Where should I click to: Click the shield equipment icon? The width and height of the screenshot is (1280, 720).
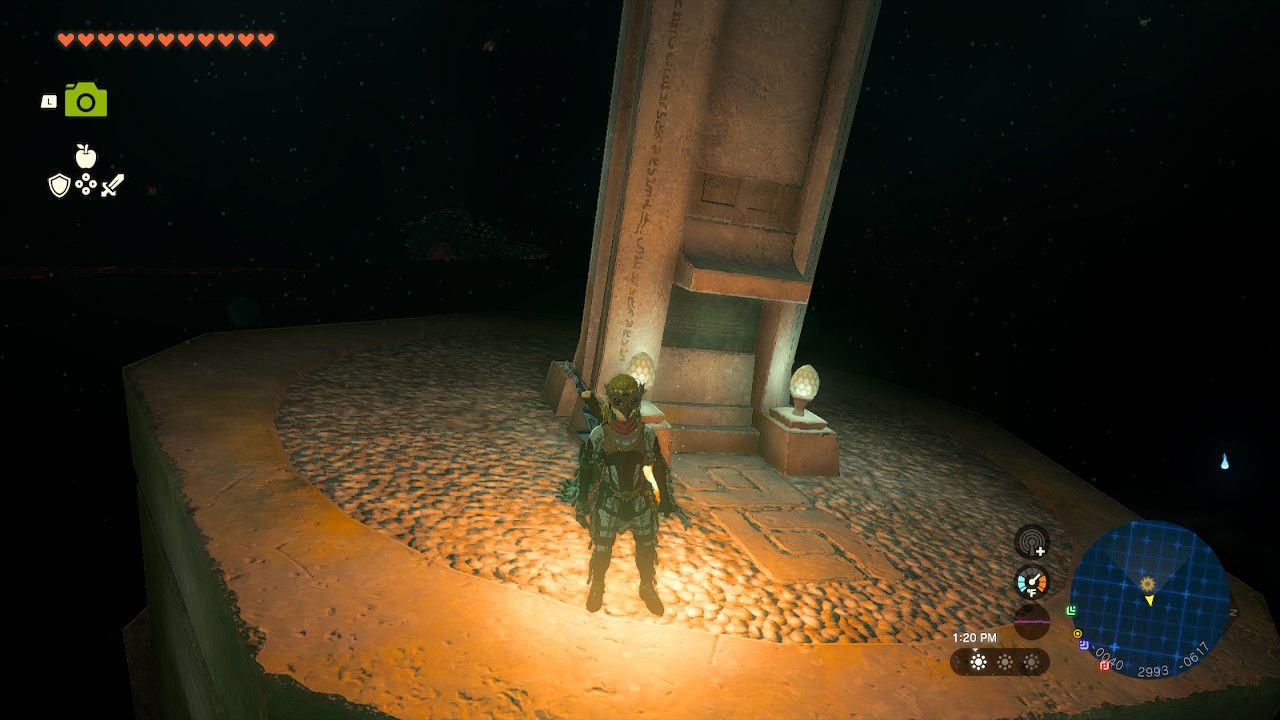tap(59, 185)
